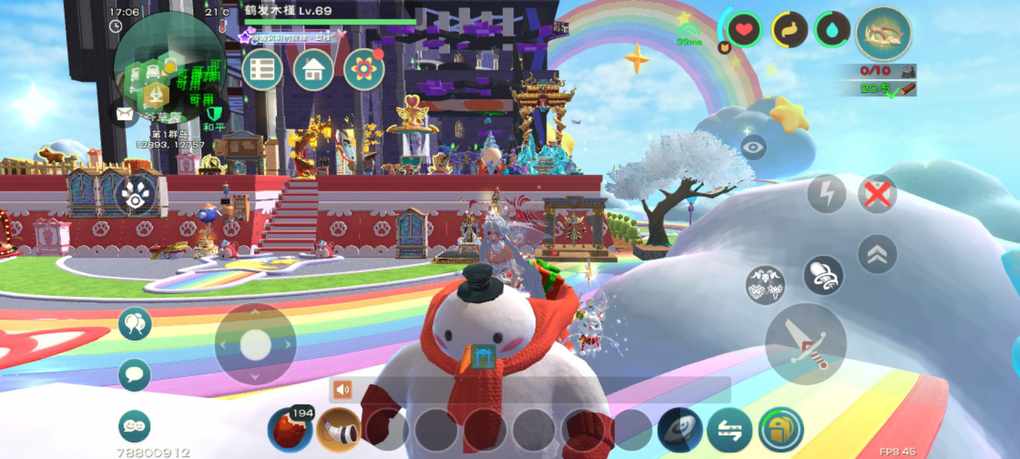
Task: Tap the red X cancel button
Action: [x=877, y=194]
